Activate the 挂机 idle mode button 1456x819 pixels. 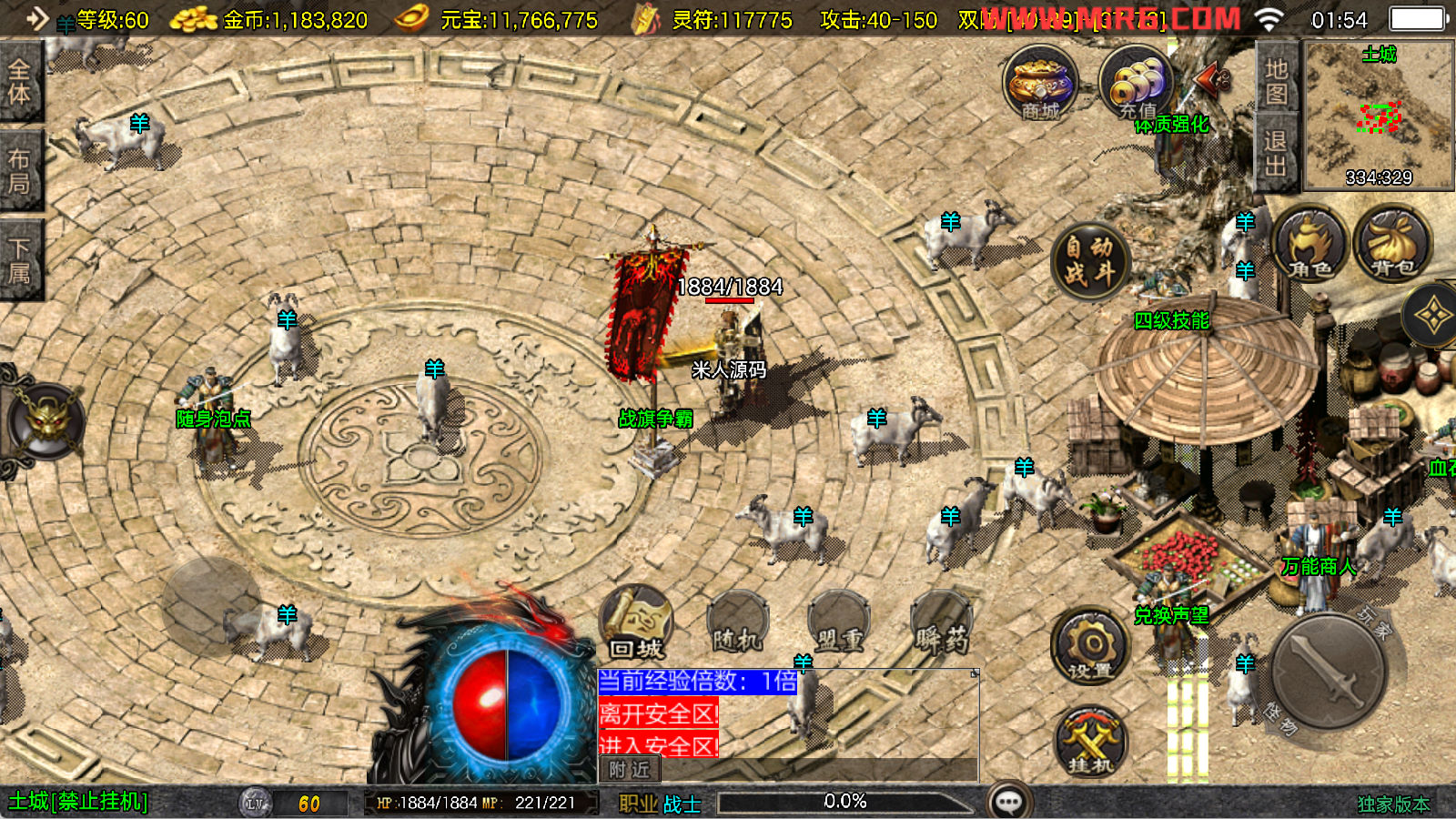coord(1090,743)
